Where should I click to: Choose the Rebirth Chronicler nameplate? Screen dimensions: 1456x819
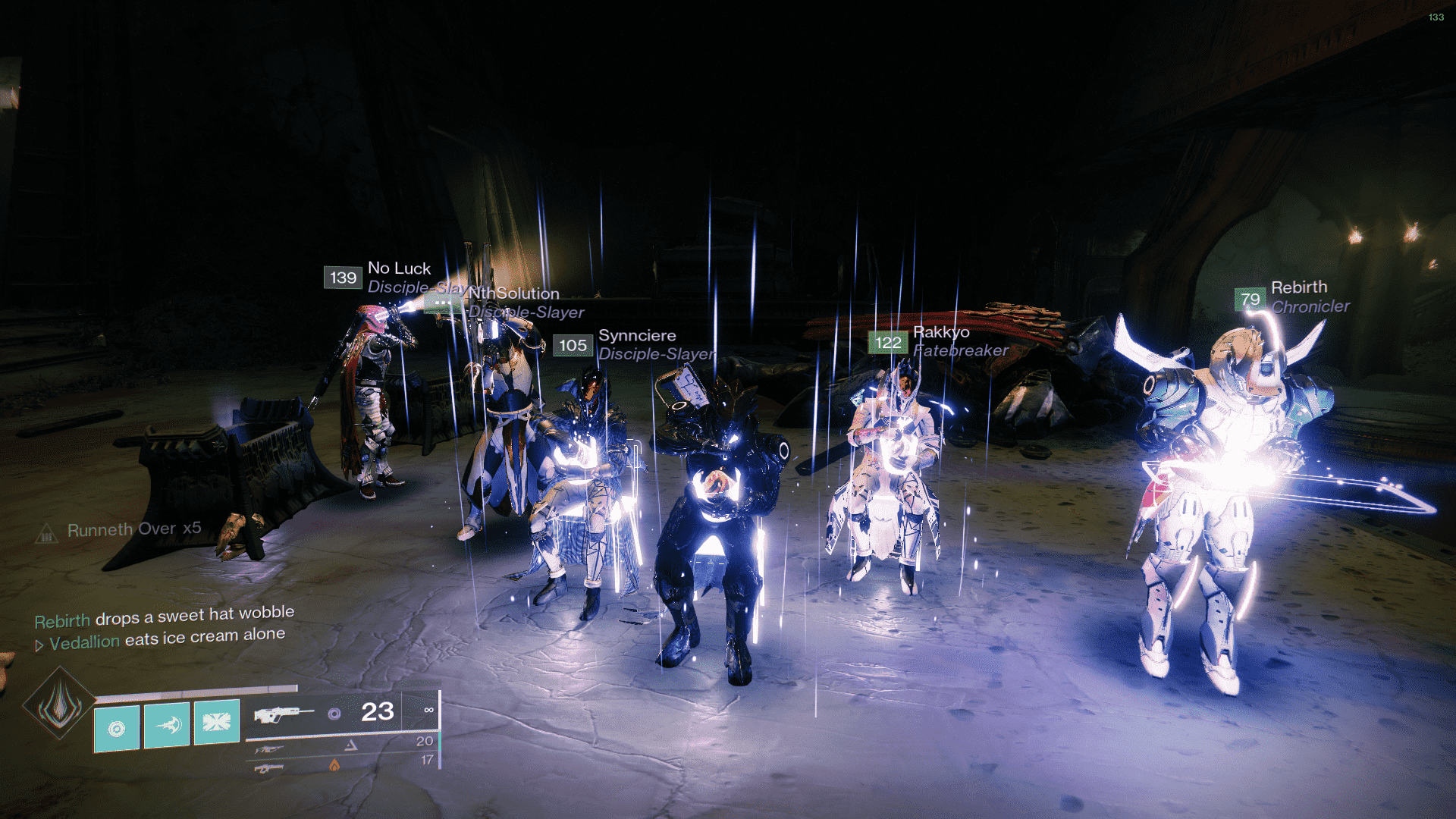click(x=1298, y=288)
